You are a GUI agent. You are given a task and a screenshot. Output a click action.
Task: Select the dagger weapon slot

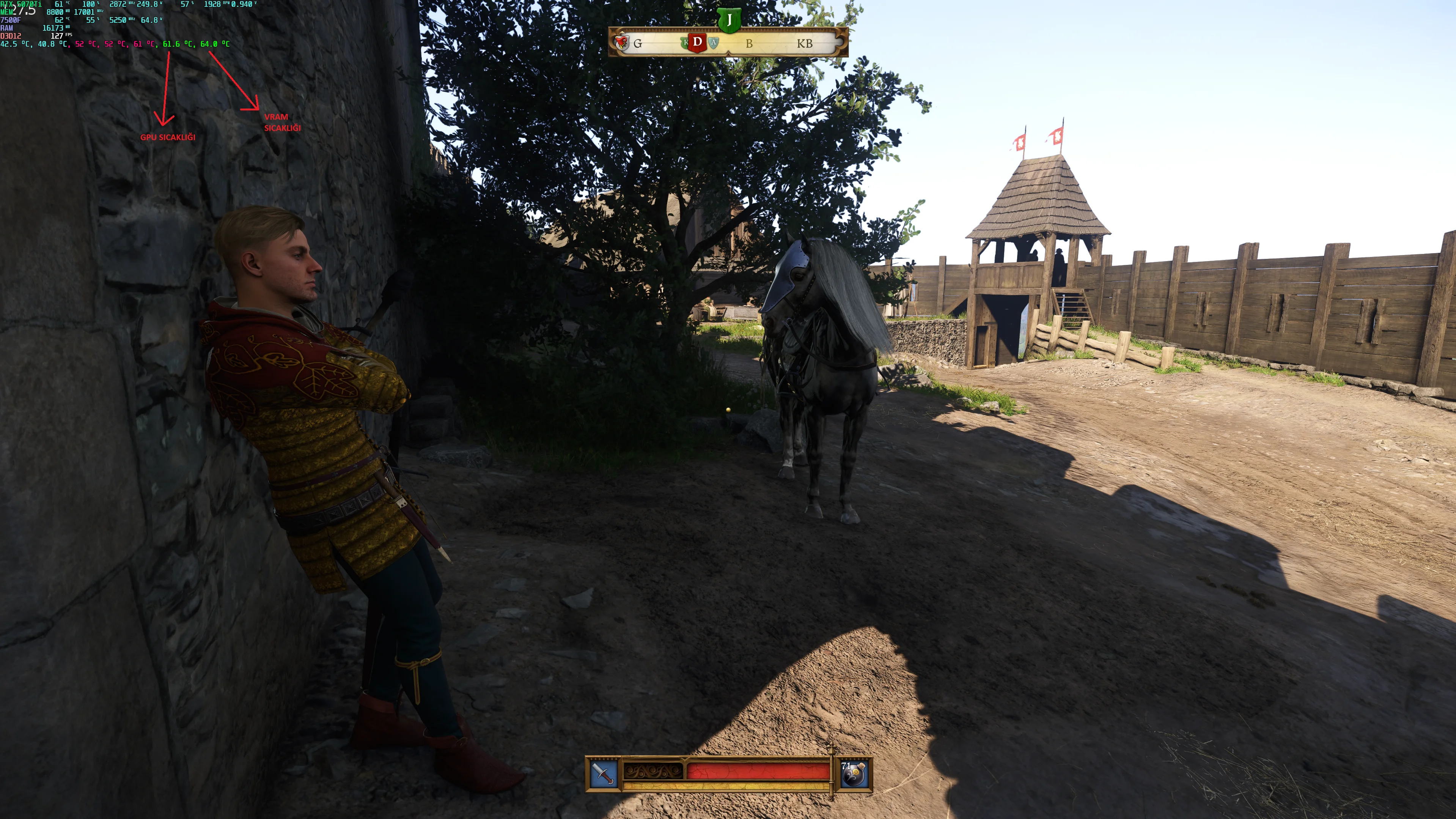click(604, 773)
